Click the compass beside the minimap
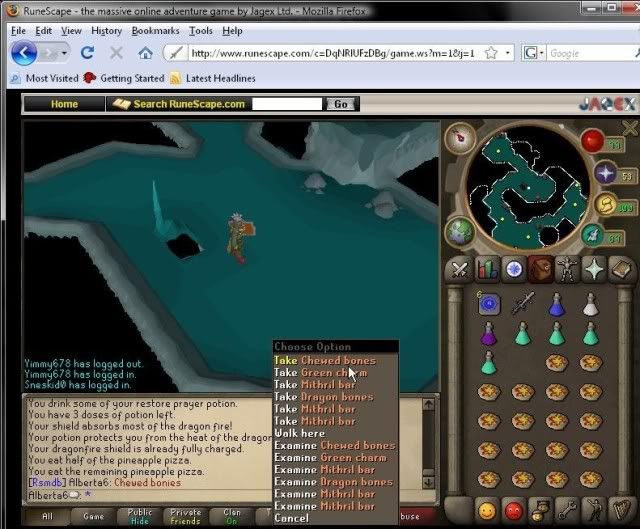Screen dimensions: 640x529 point(462,135)
